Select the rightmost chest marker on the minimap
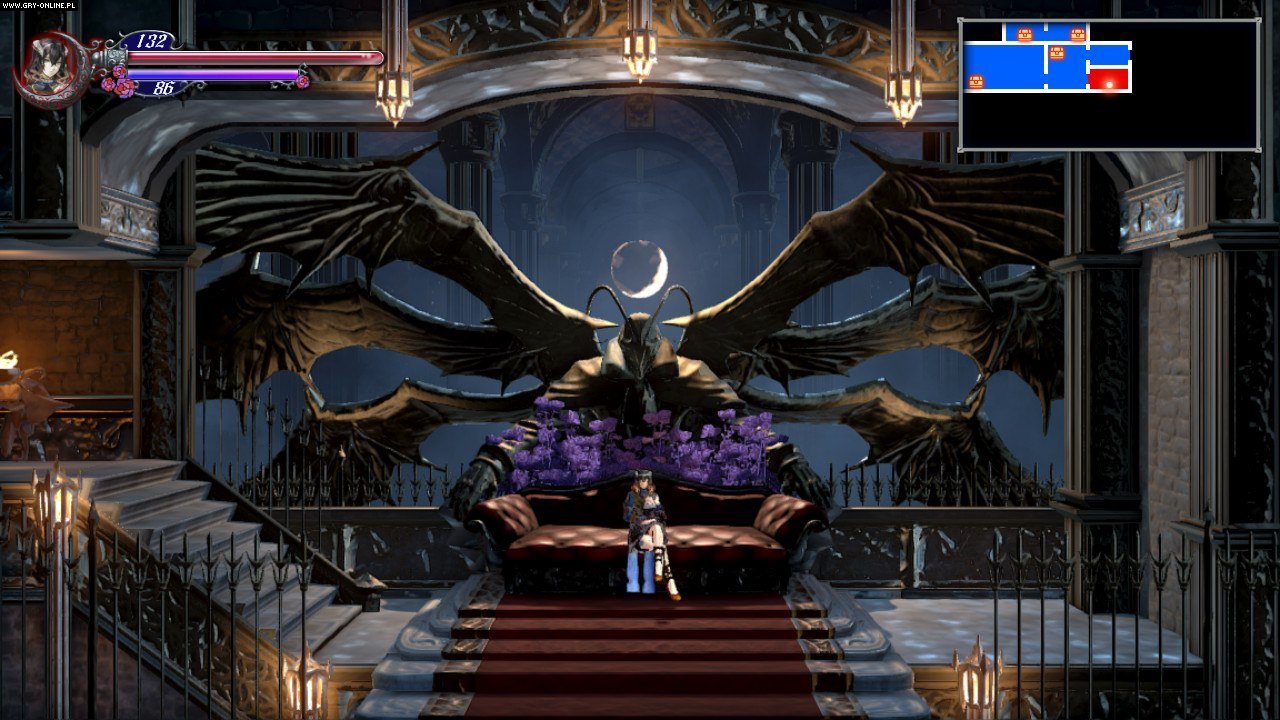1280x720 pixels. point(1078,34)
